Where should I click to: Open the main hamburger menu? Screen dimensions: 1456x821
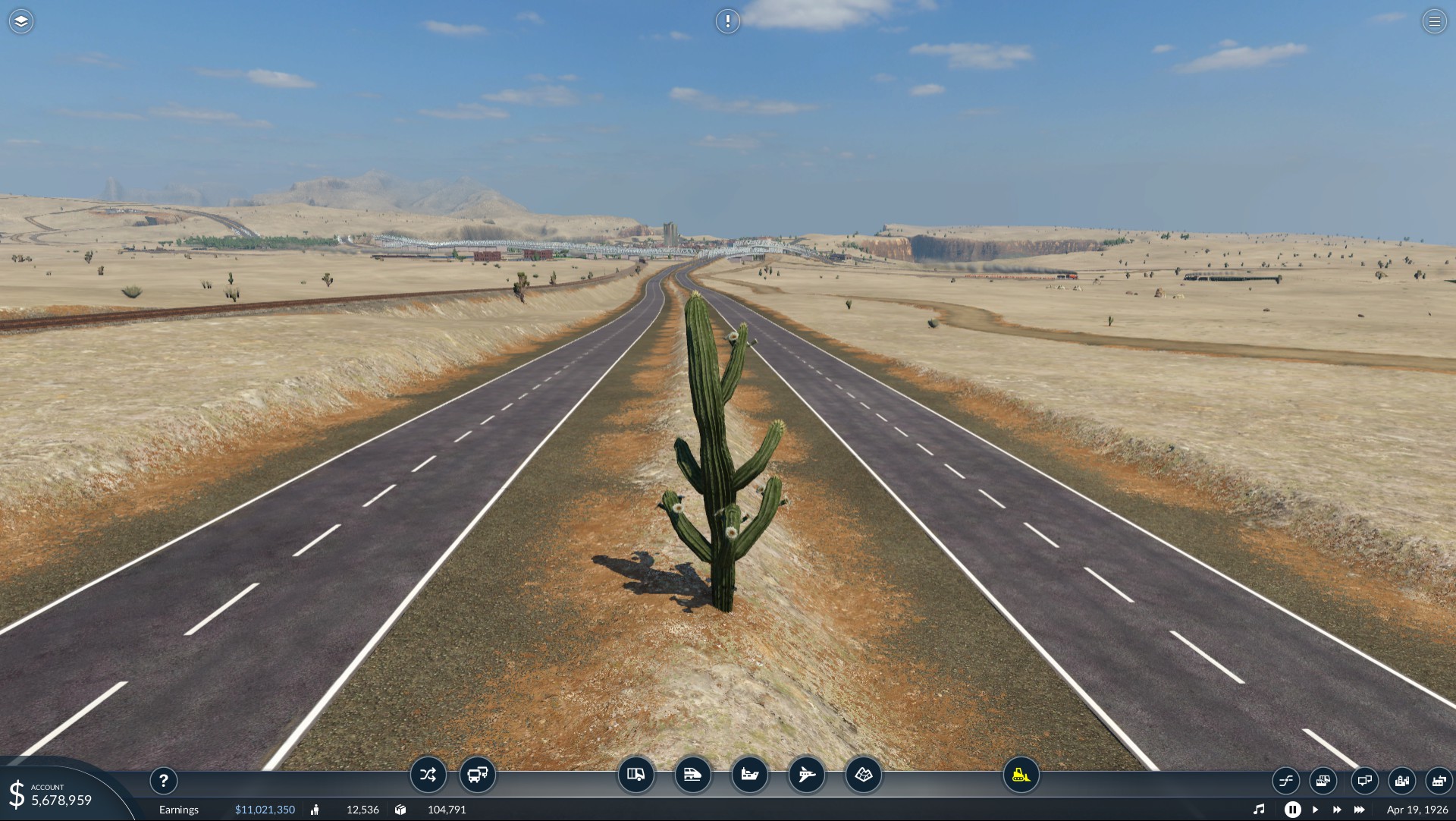click(x=1434, y=21)
